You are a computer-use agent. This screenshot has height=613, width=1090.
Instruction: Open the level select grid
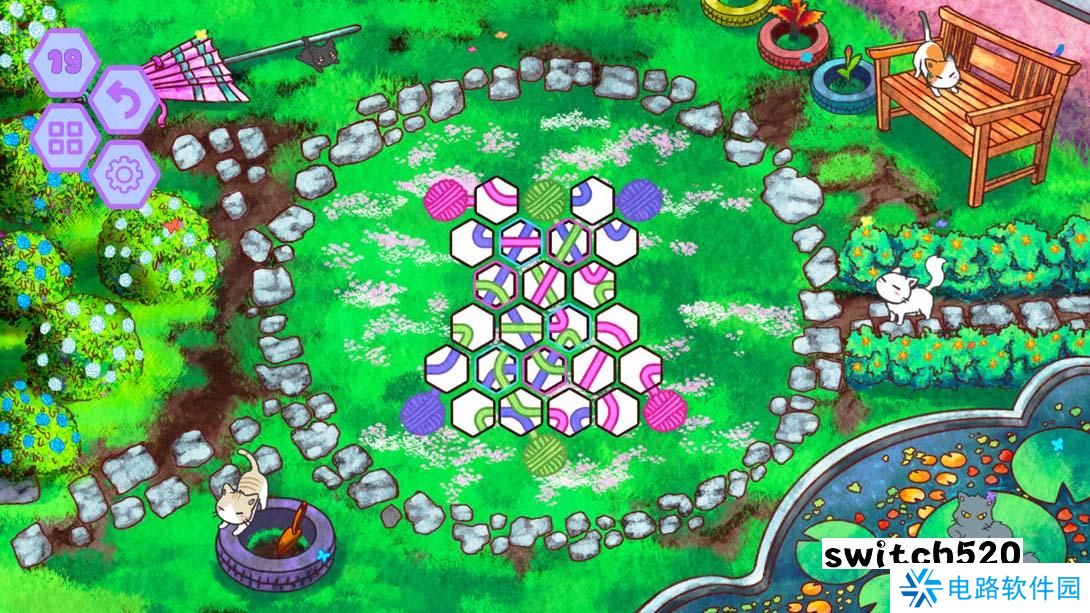(65, 139)
